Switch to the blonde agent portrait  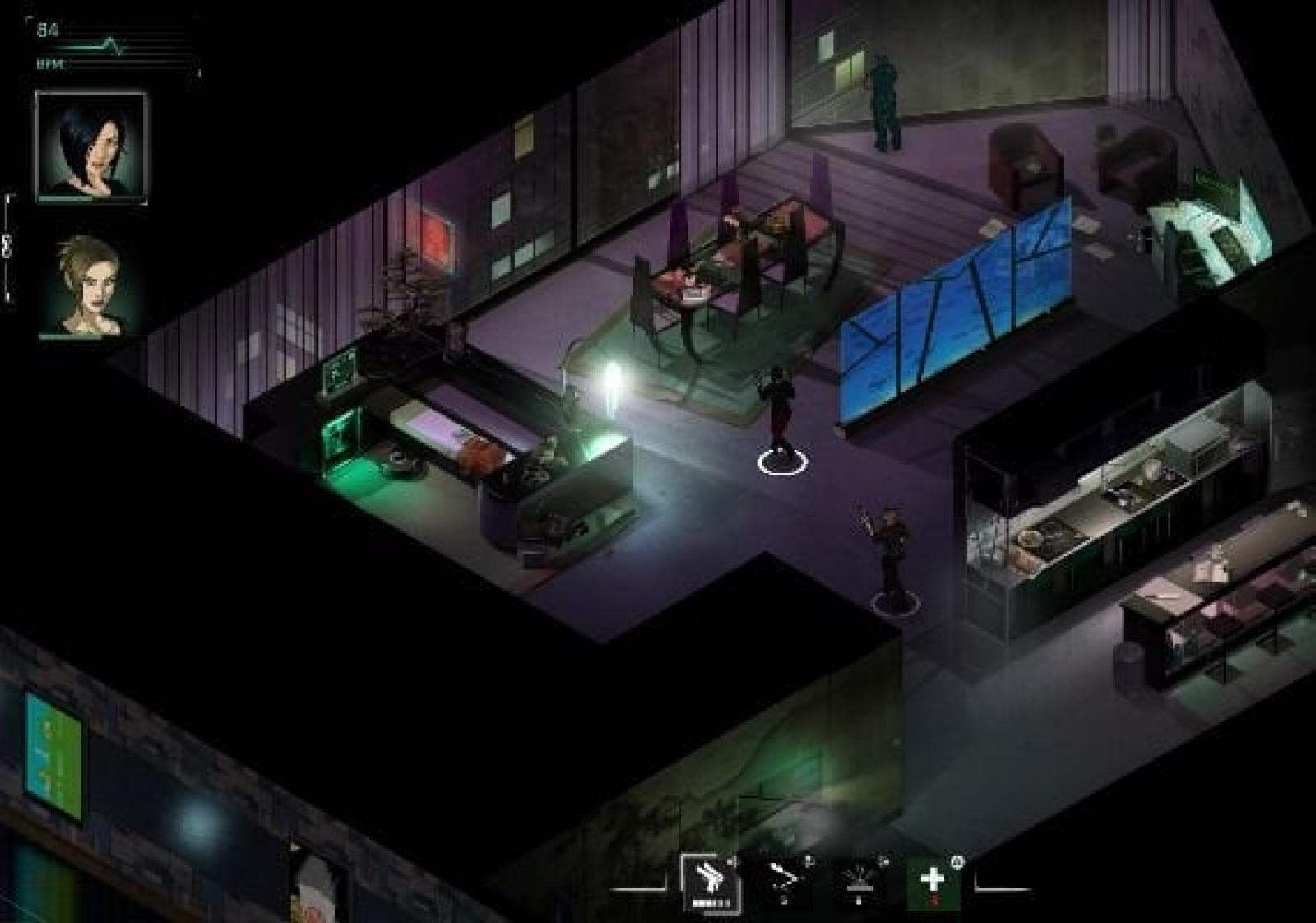[90, 285]
